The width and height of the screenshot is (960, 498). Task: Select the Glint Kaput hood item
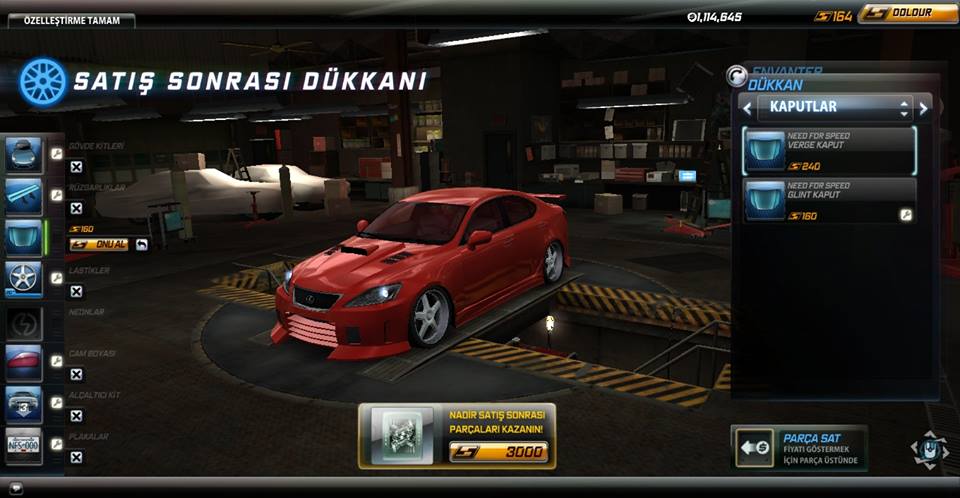tap(829, 200)
